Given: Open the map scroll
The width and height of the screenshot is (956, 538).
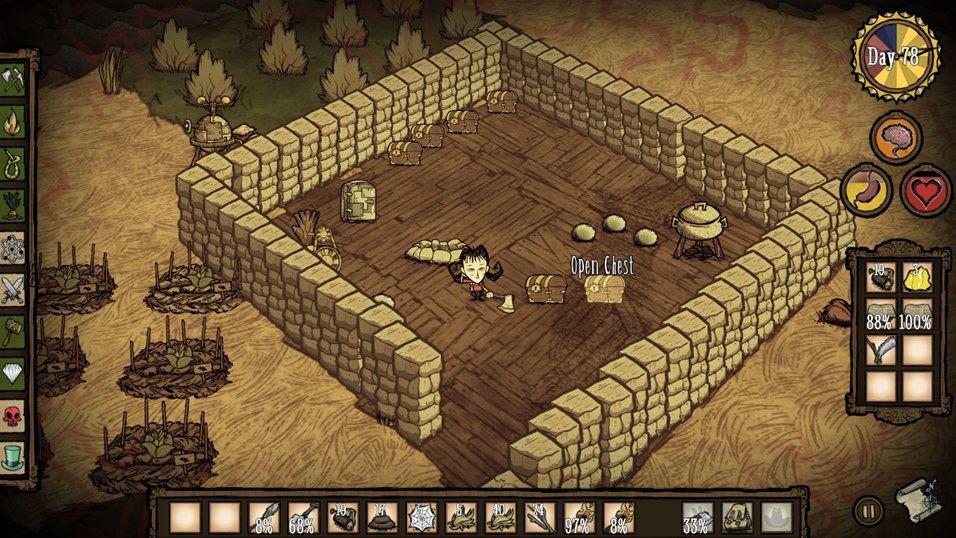Looking at the screenshot, I should [x=916, y=498].
